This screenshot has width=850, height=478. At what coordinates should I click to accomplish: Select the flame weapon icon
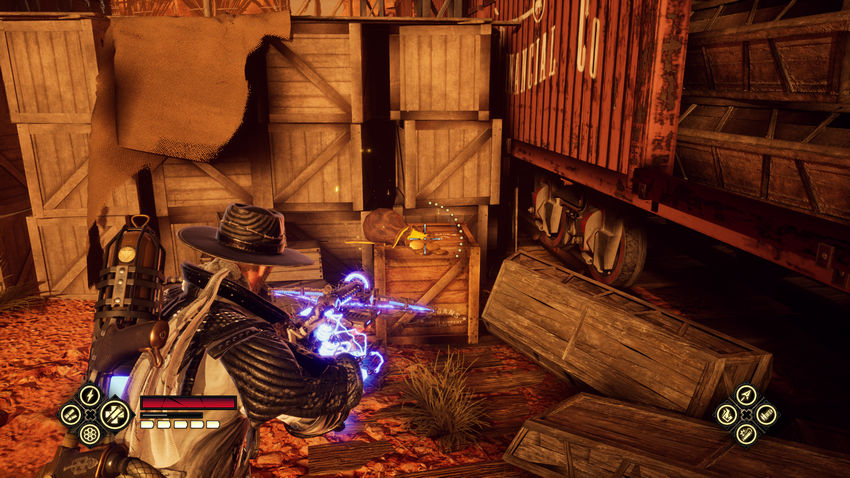point(727,414)
